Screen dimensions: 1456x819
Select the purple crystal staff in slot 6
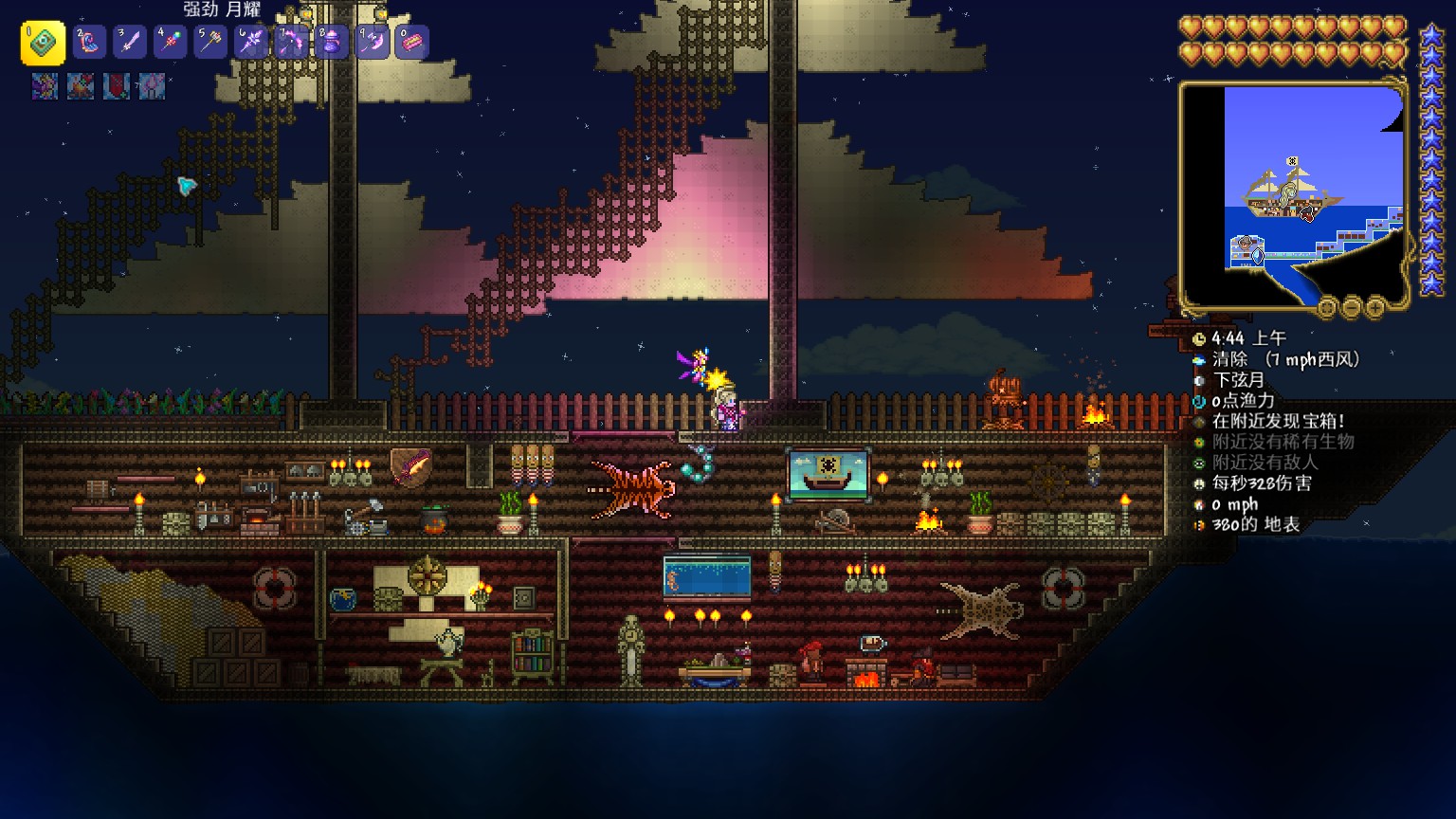click(251, 43)
